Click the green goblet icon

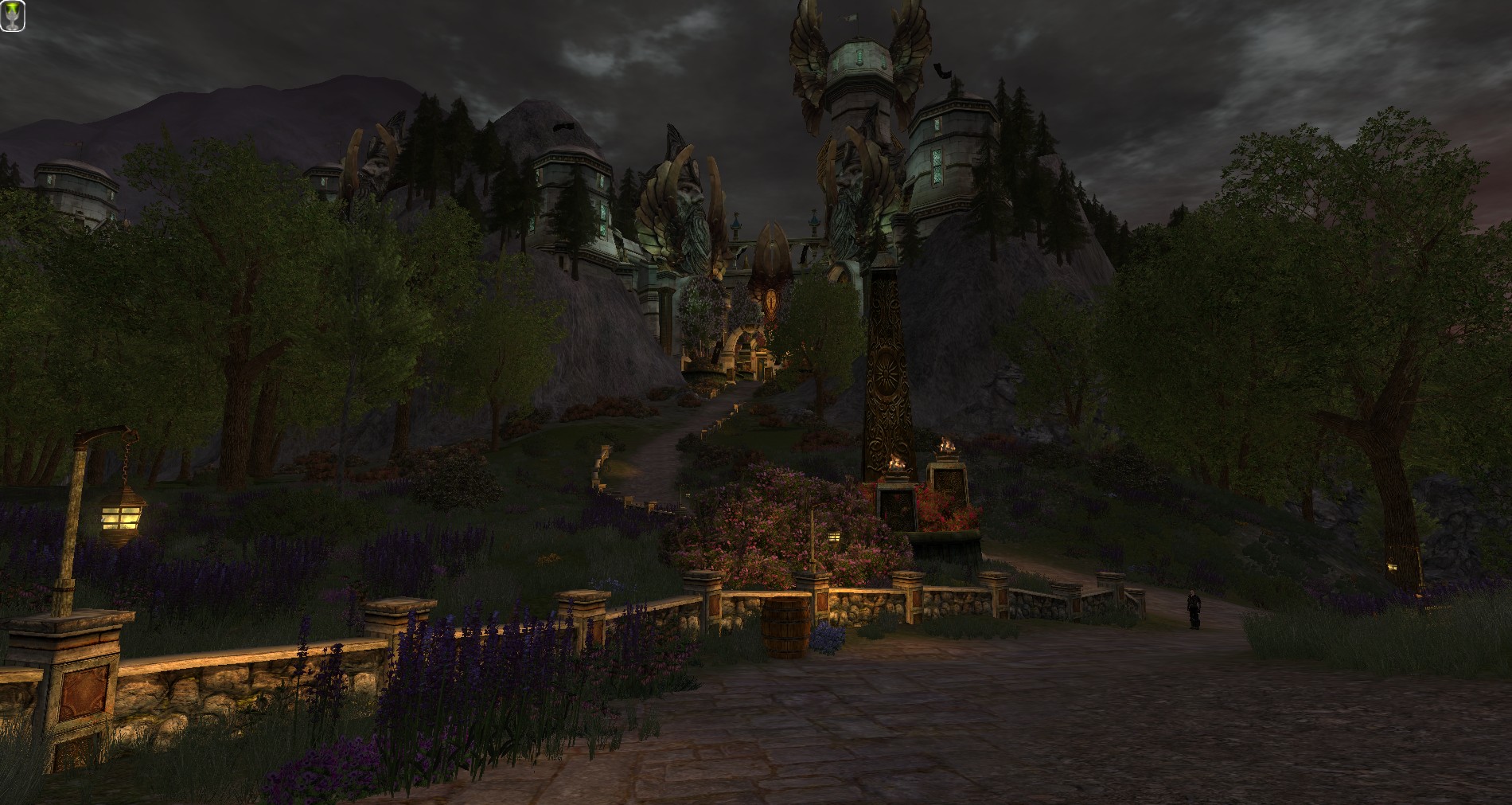point(13,16)
